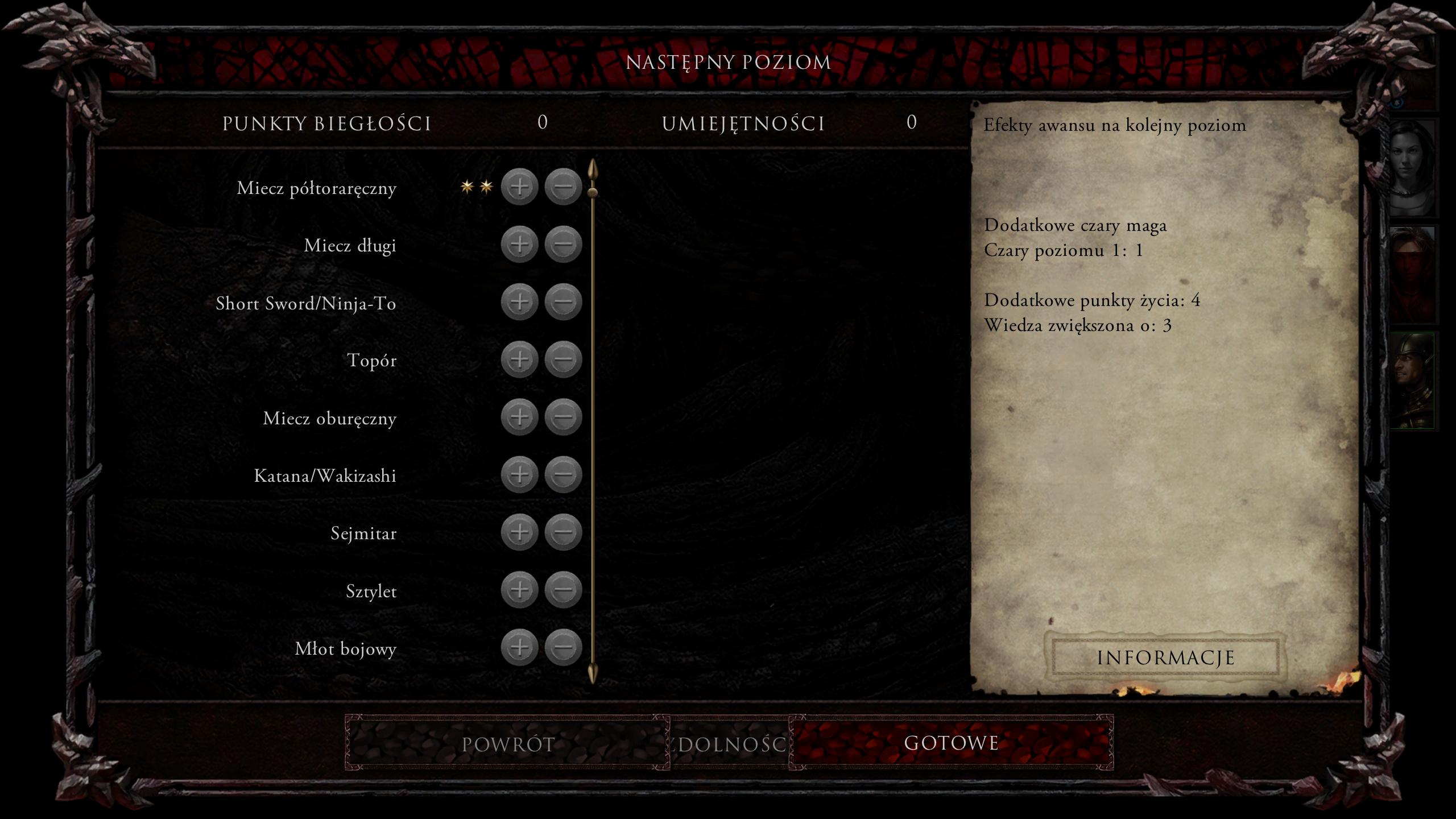Decrease Topór proficiency with minus button

pyautogui.click(x=563, y=359)
